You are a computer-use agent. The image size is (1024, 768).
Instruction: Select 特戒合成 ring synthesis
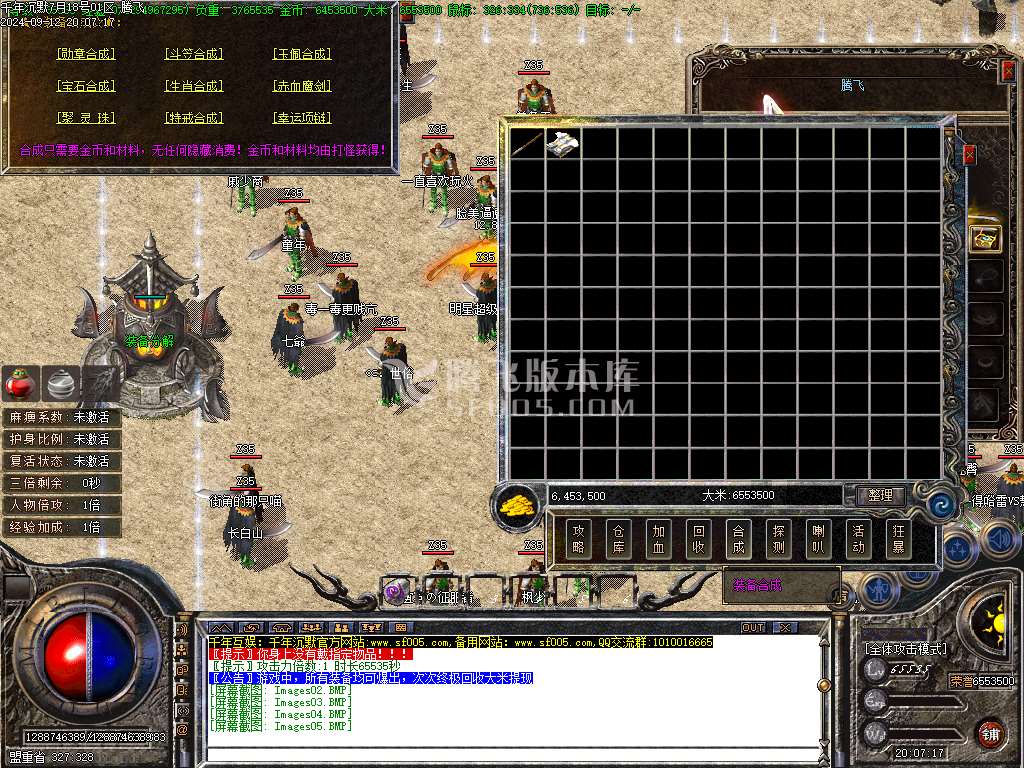(194, 118)
